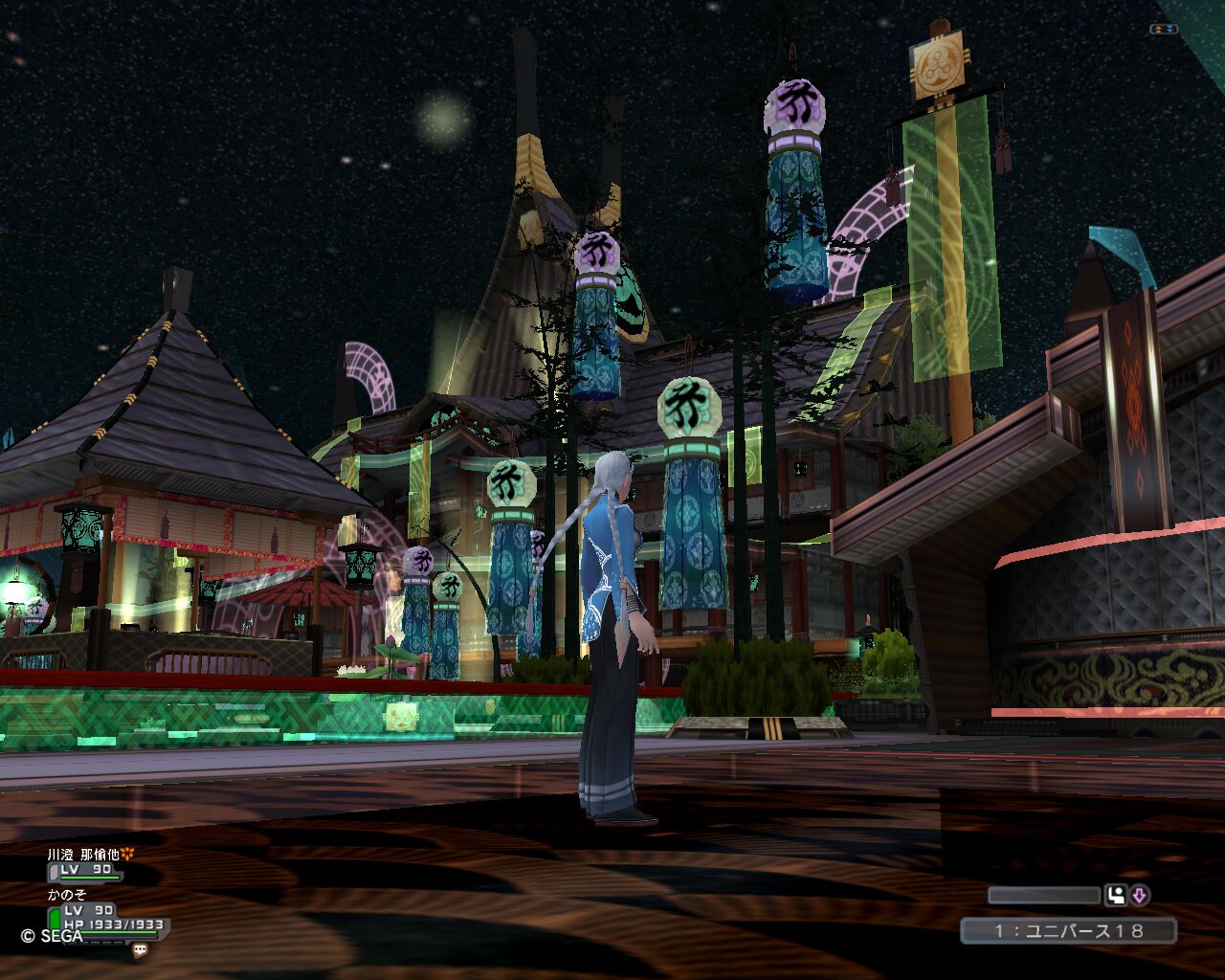Click the seated person status icon
The image size is (1225, 980).
click(x=1115, y=896)
